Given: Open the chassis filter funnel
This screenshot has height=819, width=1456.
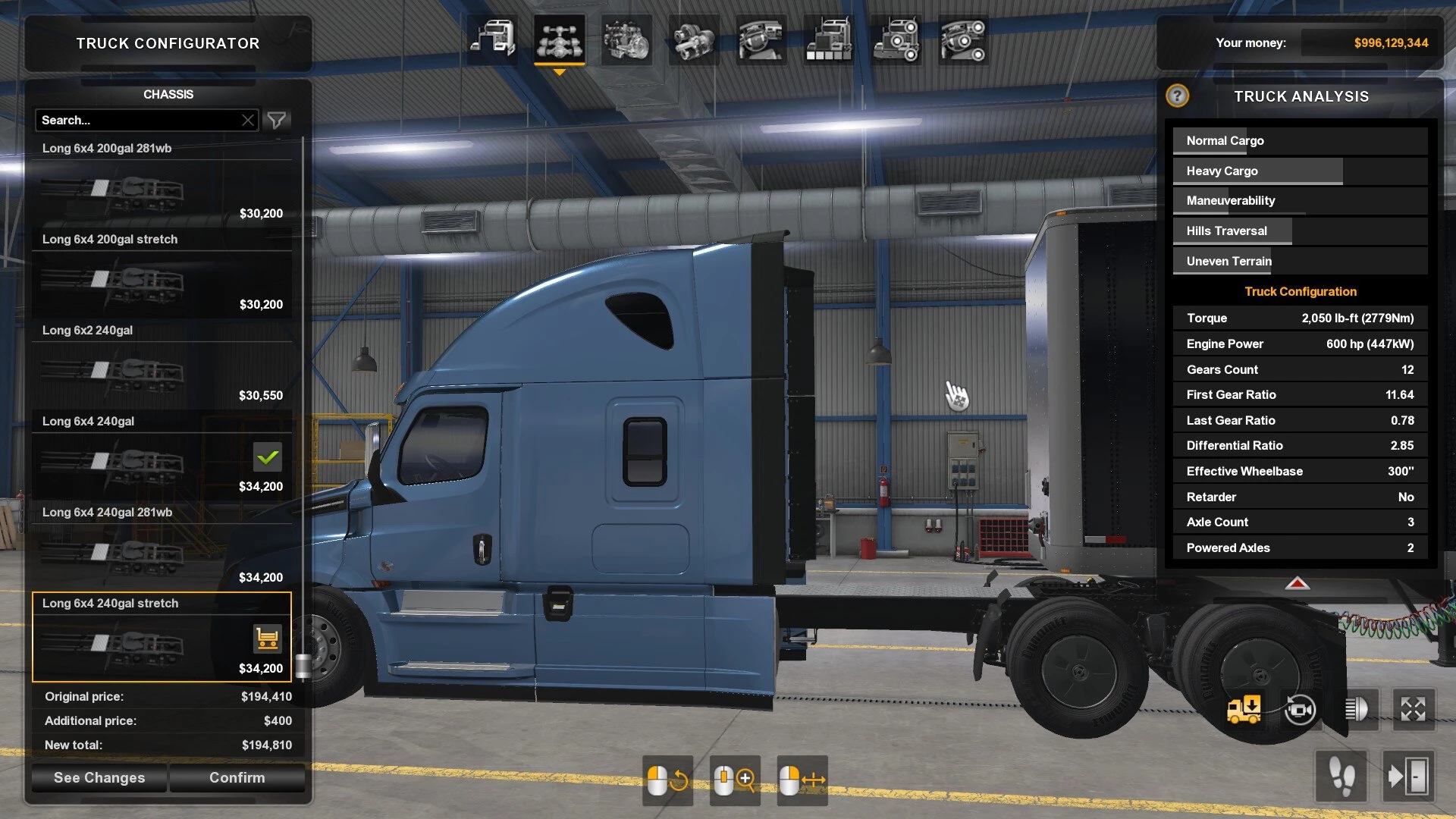Looking at the screenshot, I should click(277, 120).
